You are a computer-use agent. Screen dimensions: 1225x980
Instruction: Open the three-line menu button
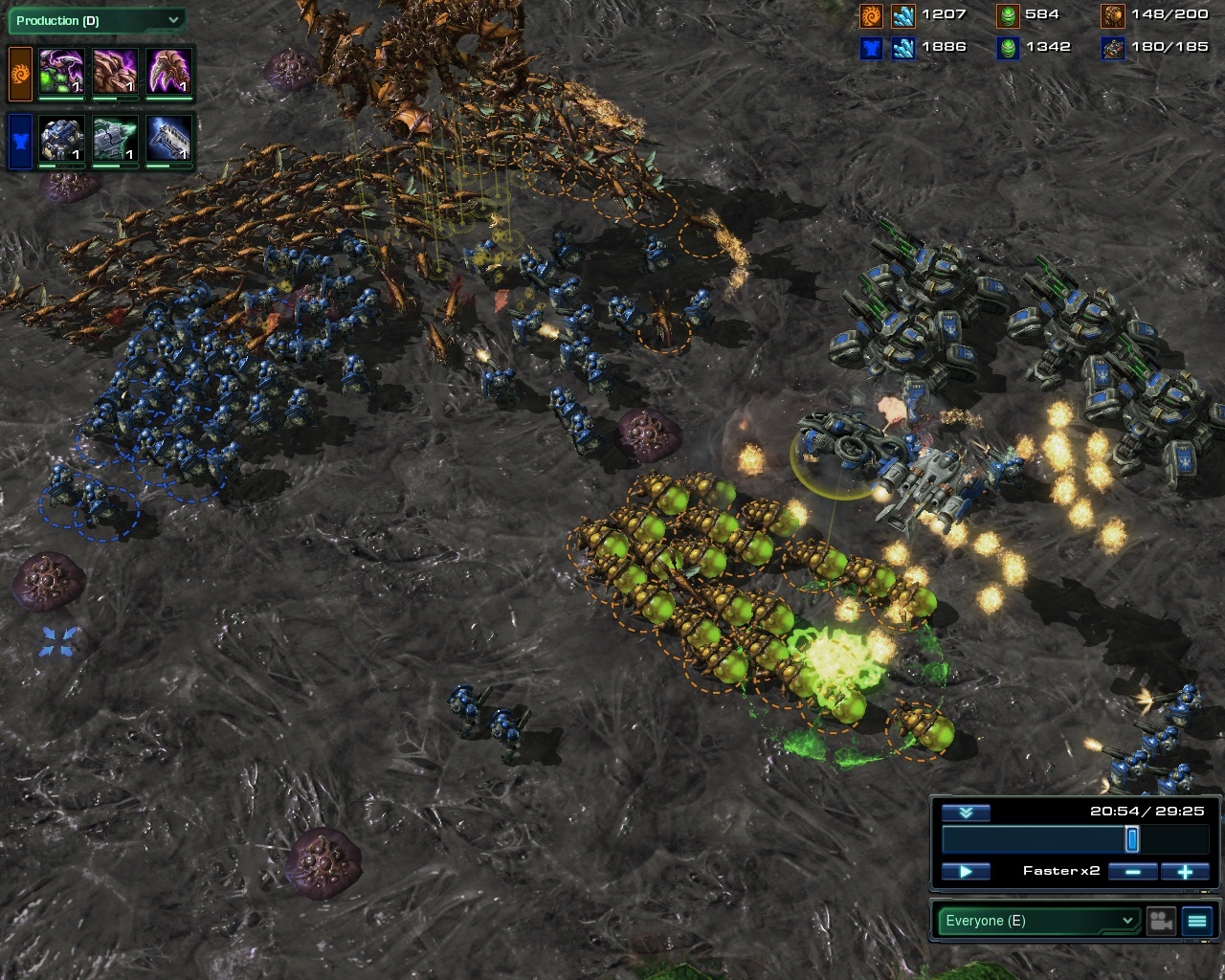pyautogui.click(x=1197, y=921)
